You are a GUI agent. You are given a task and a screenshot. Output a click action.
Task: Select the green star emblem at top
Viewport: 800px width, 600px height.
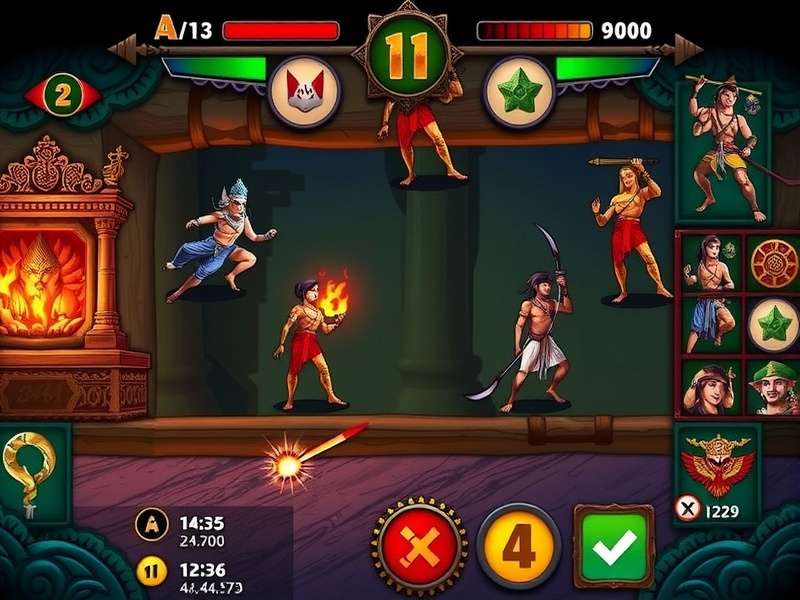click(x=519, y=91)
